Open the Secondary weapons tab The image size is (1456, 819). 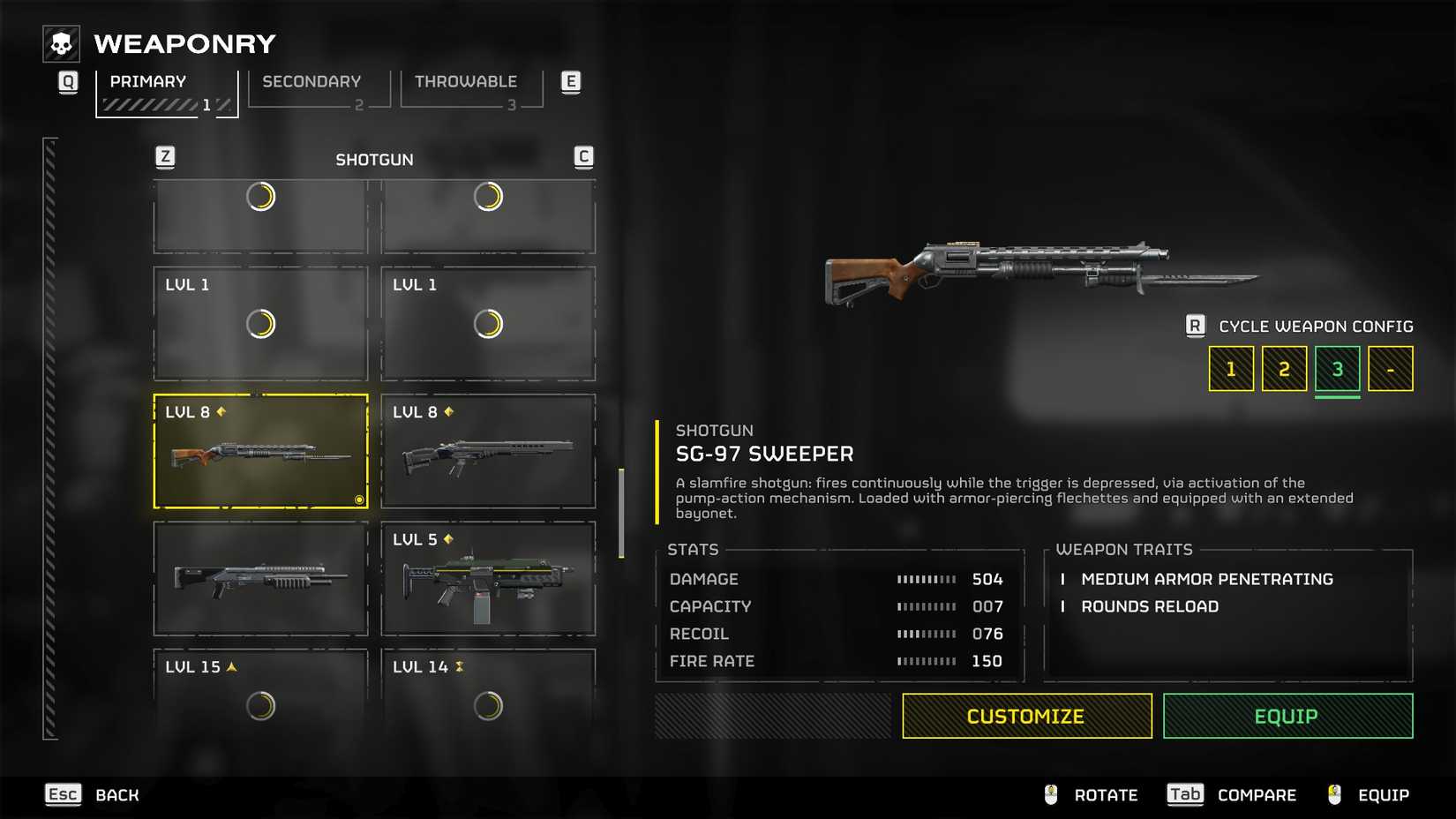[319, 90]
